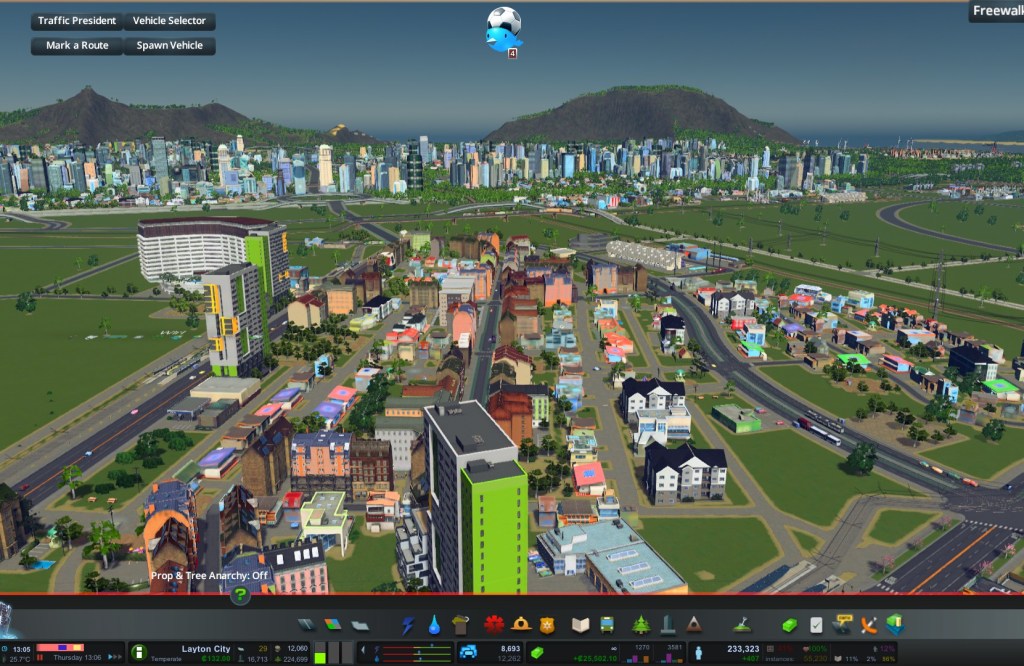Viewport: 1024px width, 666px height.
Task: Open the Traffic President button
Action: (77, 21)
